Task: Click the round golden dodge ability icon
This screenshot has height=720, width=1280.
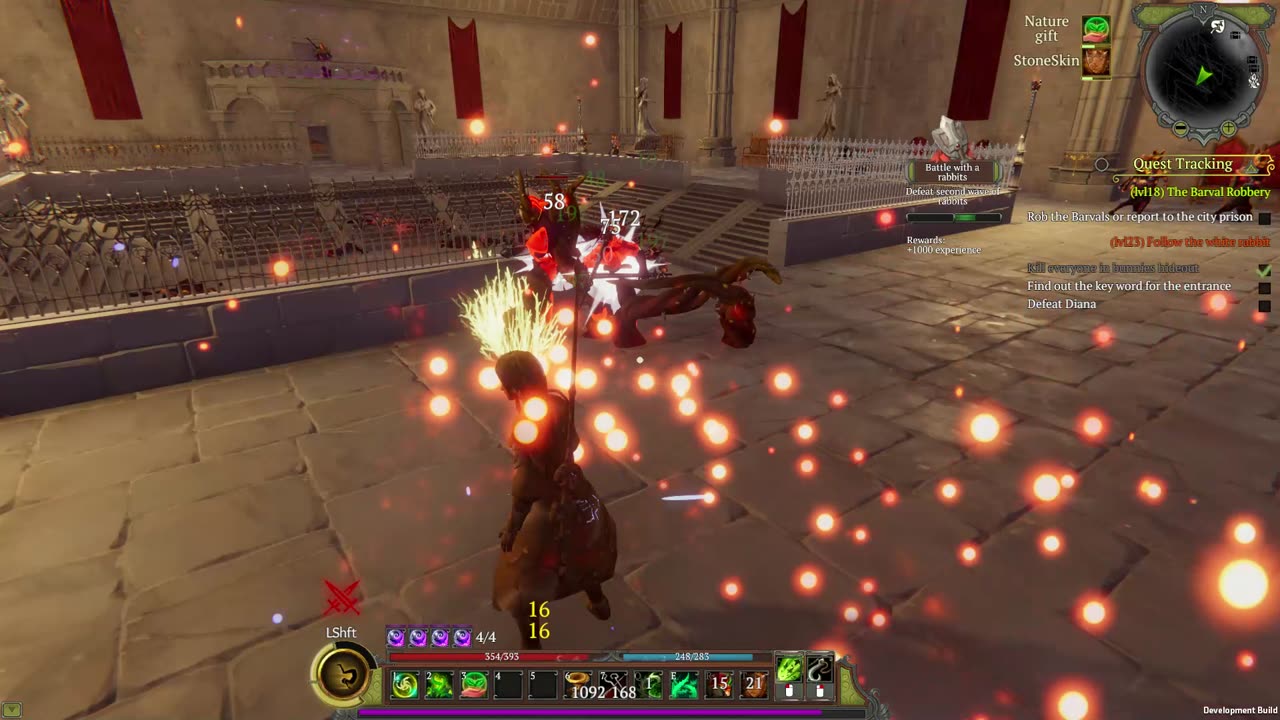Action: [343, 677]
